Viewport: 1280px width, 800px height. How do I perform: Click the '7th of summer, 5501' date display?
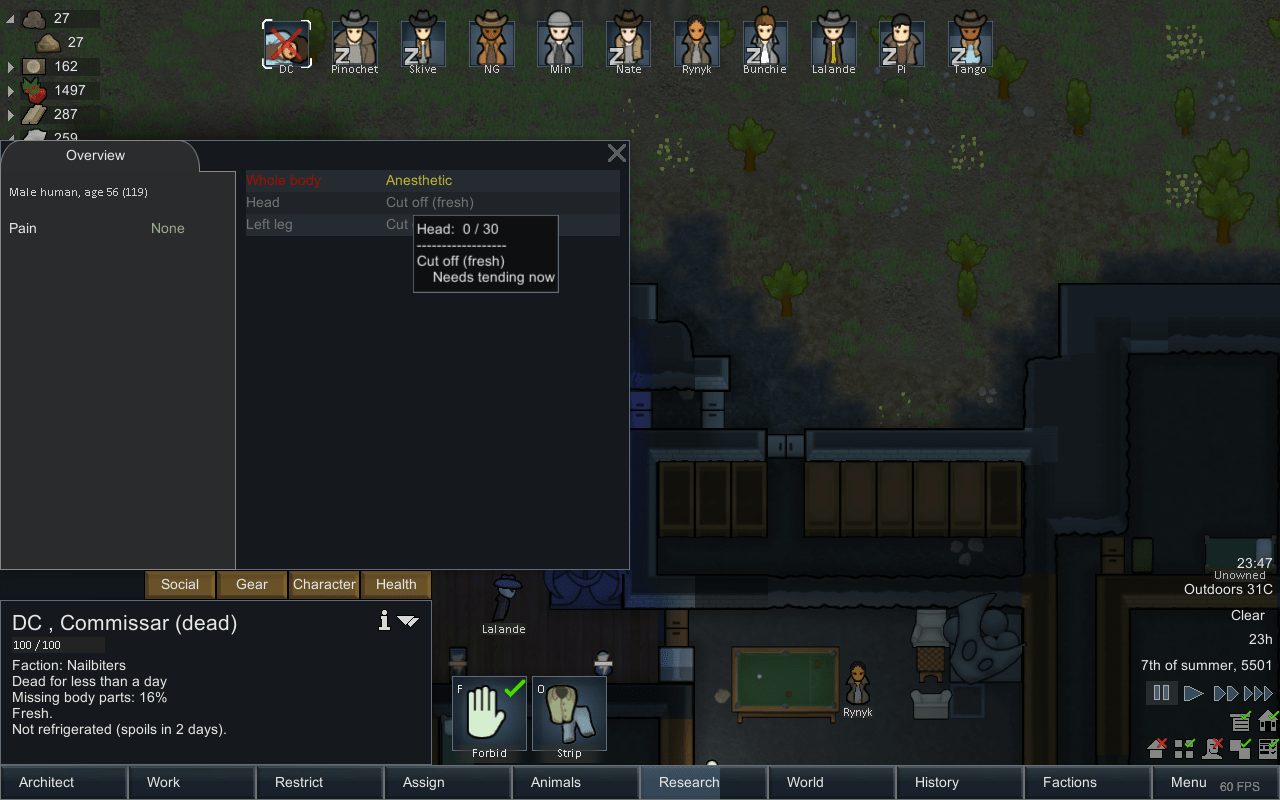[1206, 665]
